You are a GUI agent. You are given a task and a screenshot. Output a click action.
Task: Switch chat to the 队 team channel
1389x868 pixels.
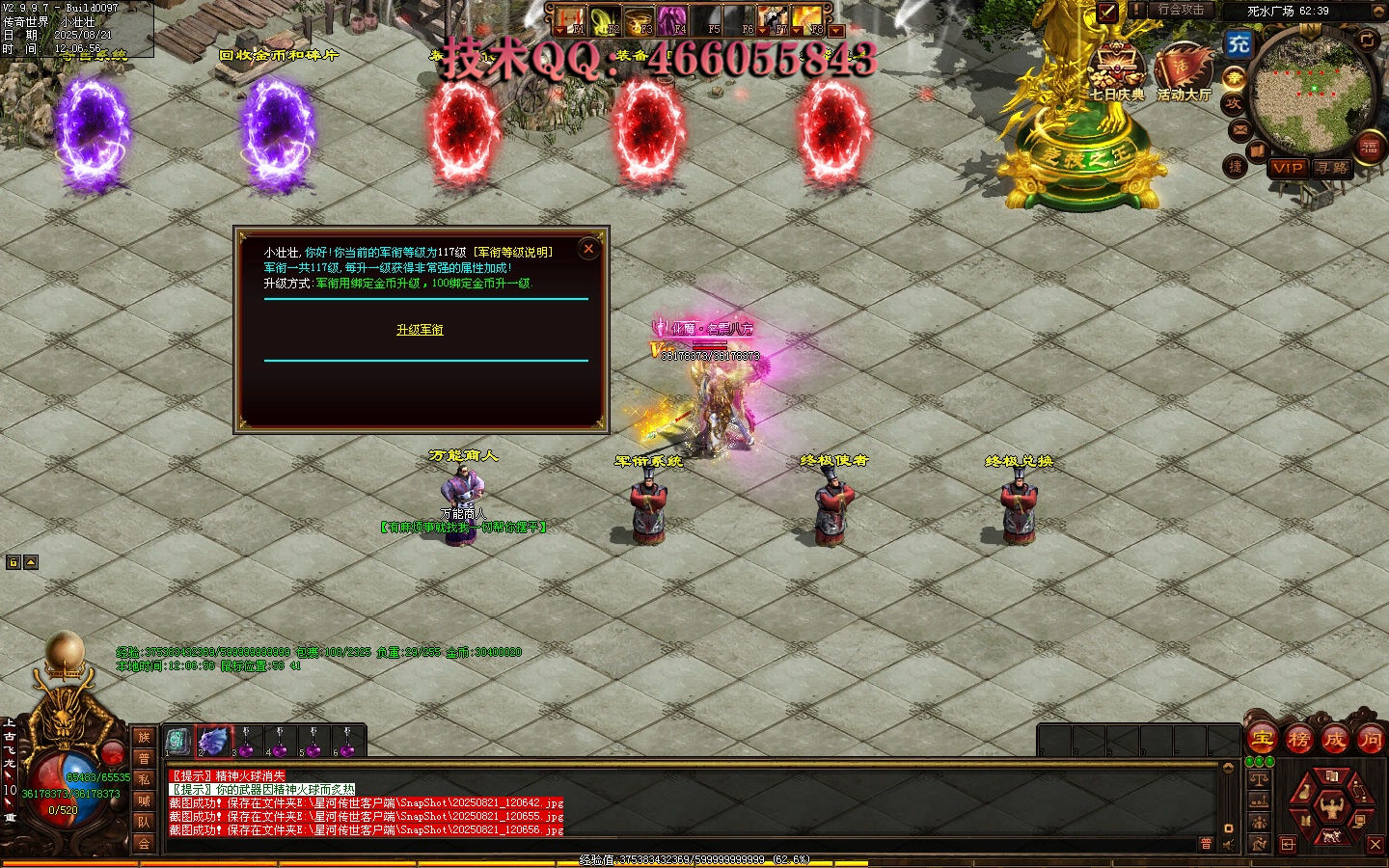pos(144,822)
